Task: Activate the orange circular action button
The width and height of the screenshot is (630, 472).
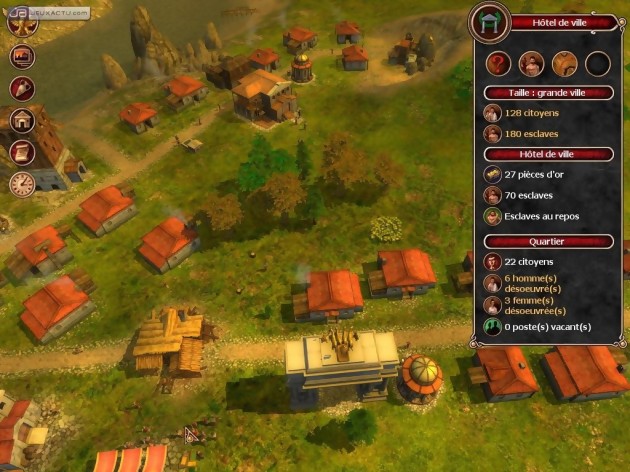Action: pos(564,64)
